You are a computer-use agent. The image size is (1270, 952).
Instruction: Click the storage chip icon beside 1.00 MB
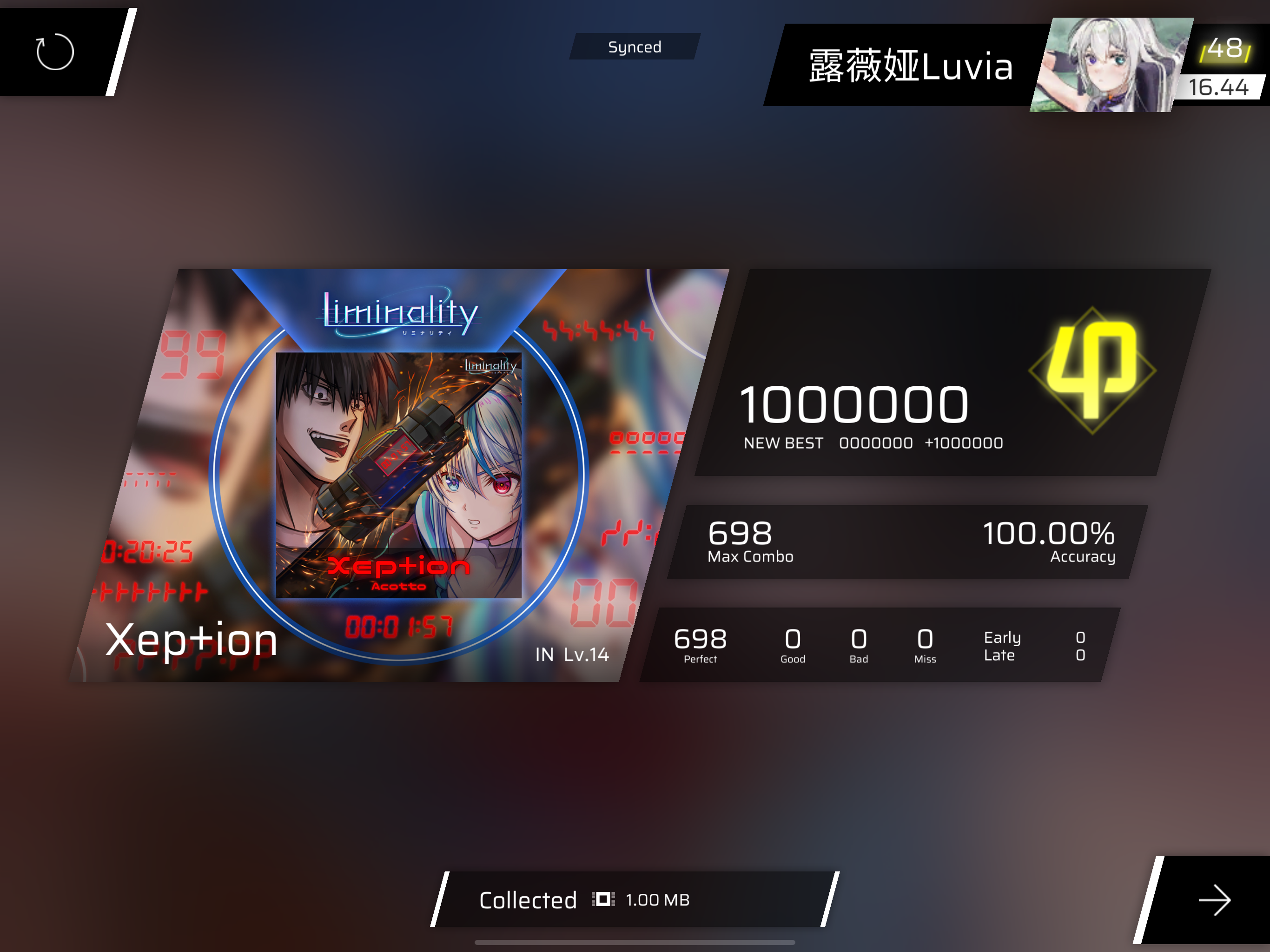[x=603, y=899]
